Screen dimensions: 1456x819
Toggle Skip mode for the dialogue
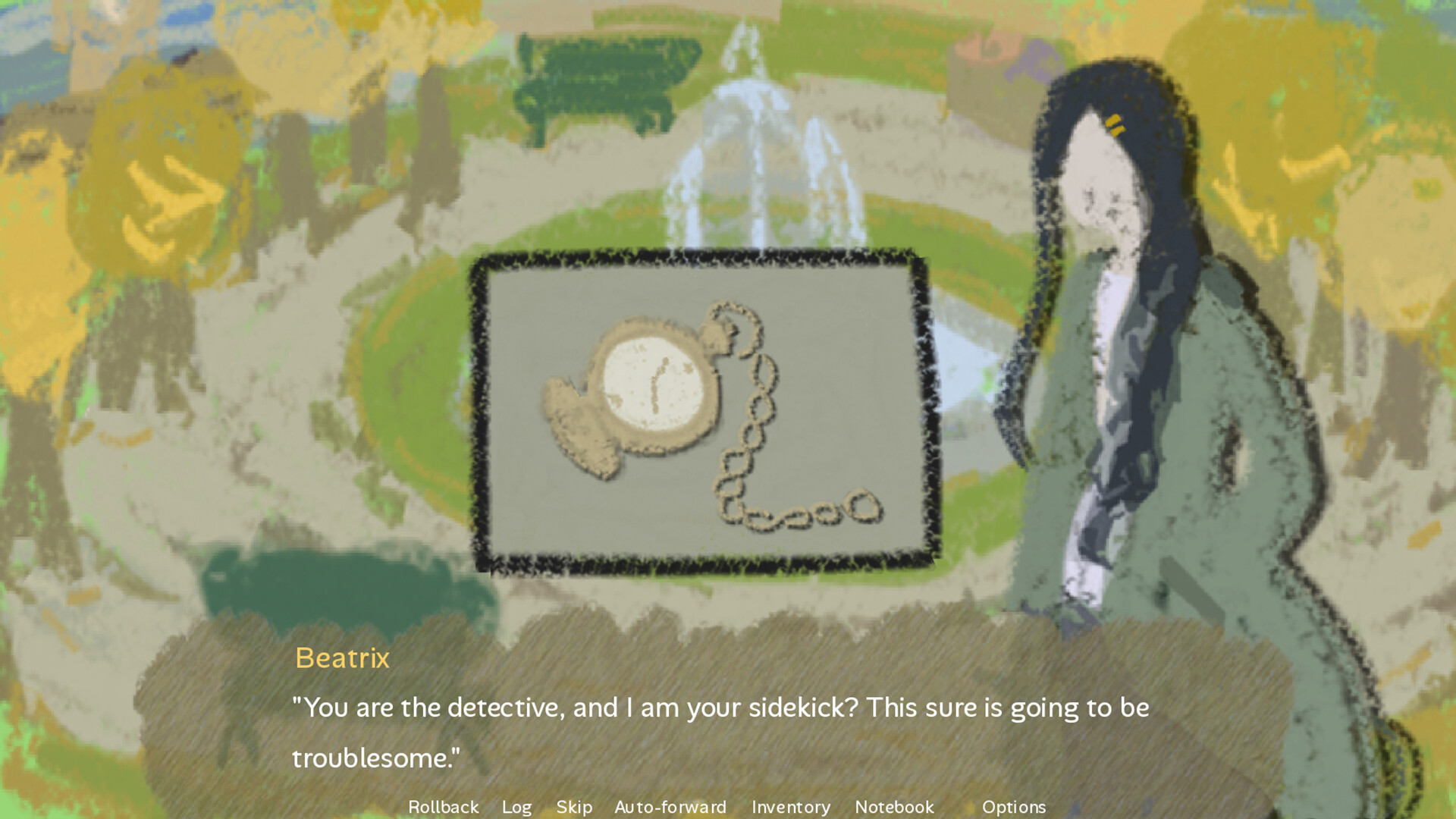click(574, 807)
